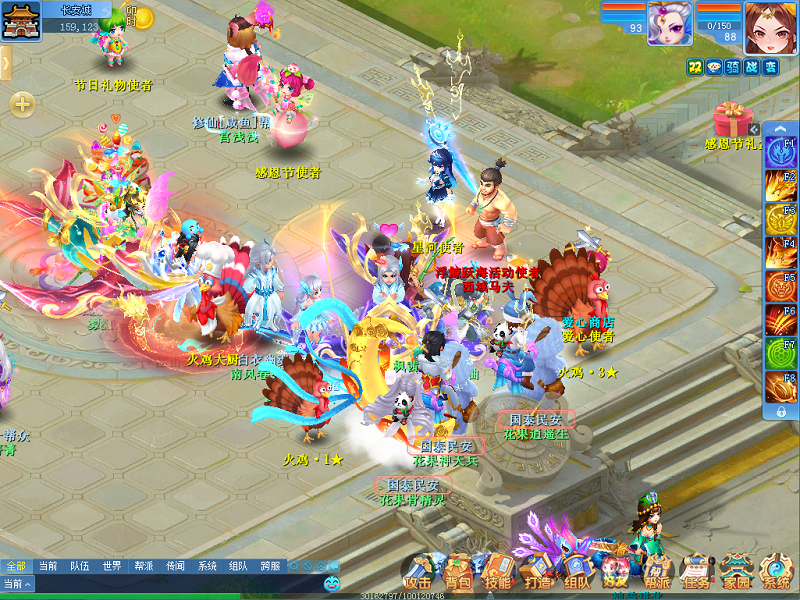Switch chat to the 队伍 (team) tab
The image size is (800, 600).
click(79, 566)
